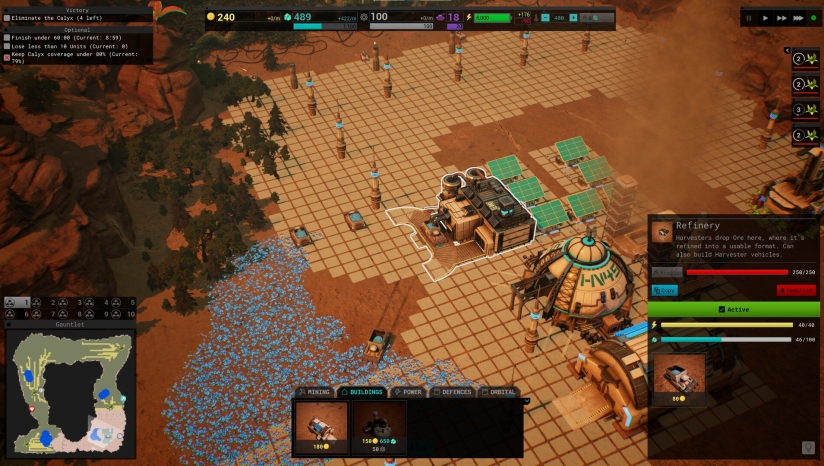Set game speed to normal play
This screenshot has height=466, width=824.
point(766,17)
